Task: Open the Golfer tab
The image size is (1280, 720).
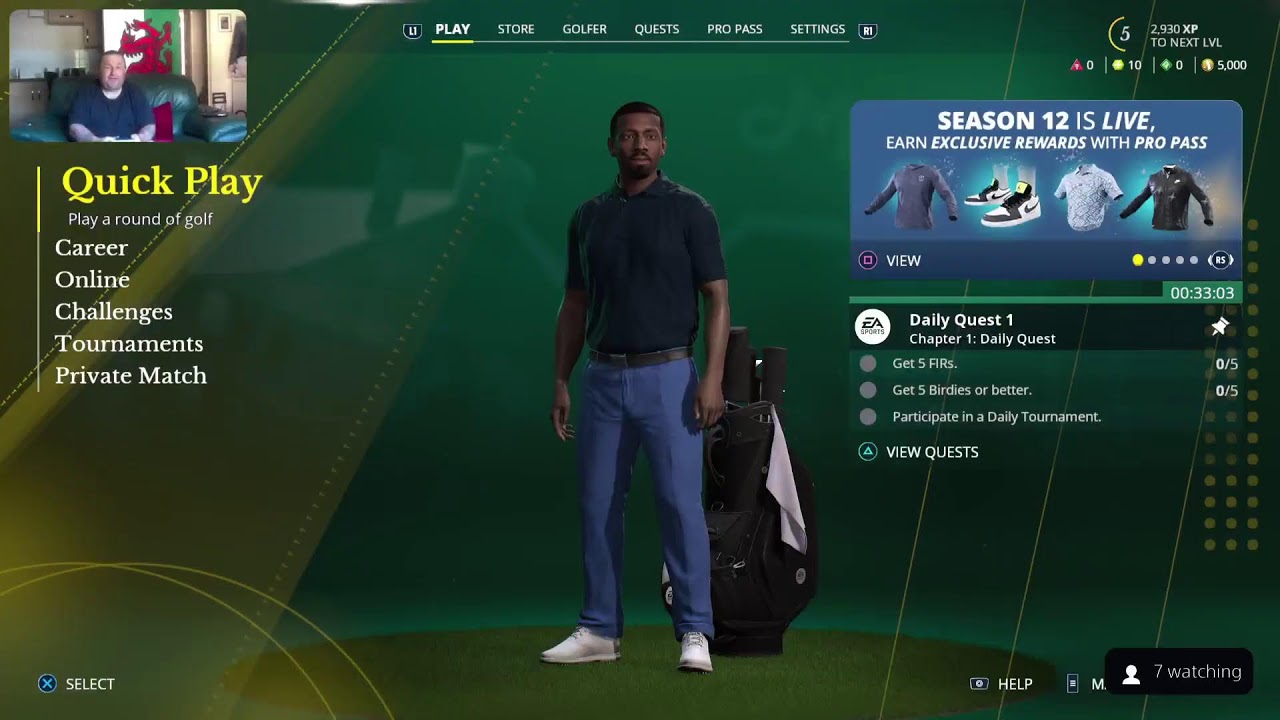Action: pyautogui.click(x=584, y=29)
